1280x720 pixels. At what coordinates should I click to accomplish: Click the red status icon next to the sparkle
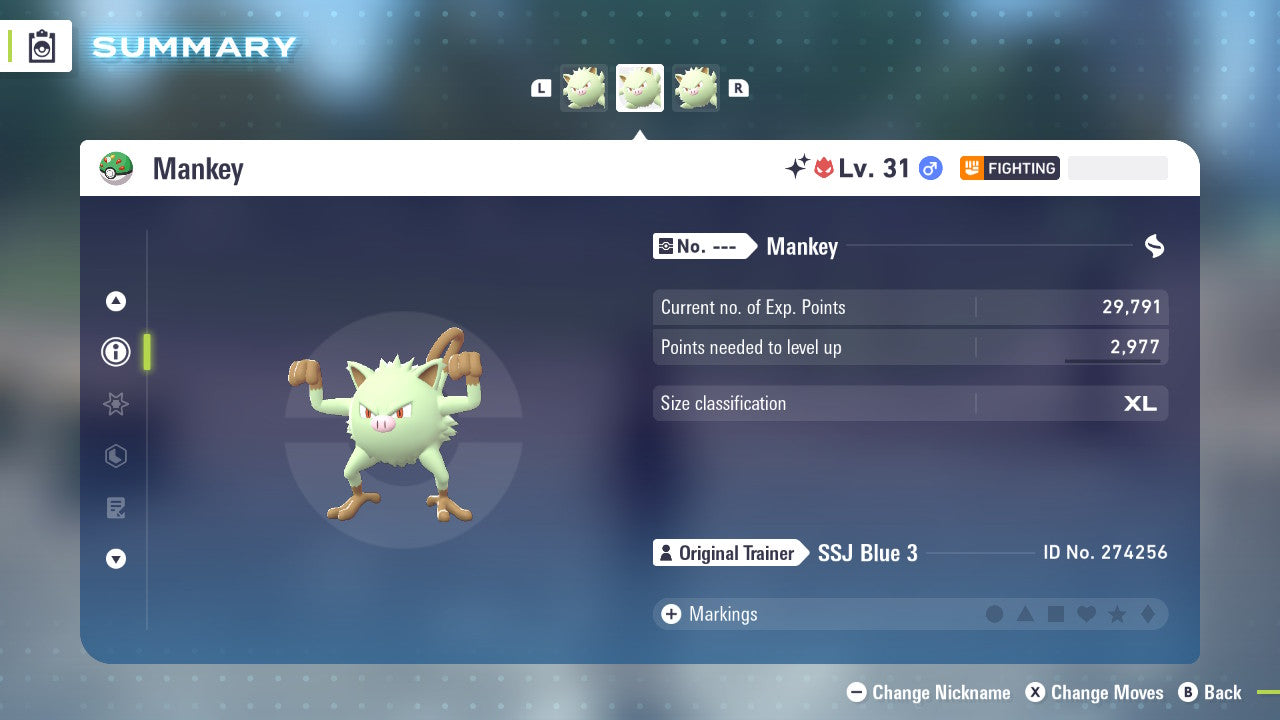click(825, 167)
